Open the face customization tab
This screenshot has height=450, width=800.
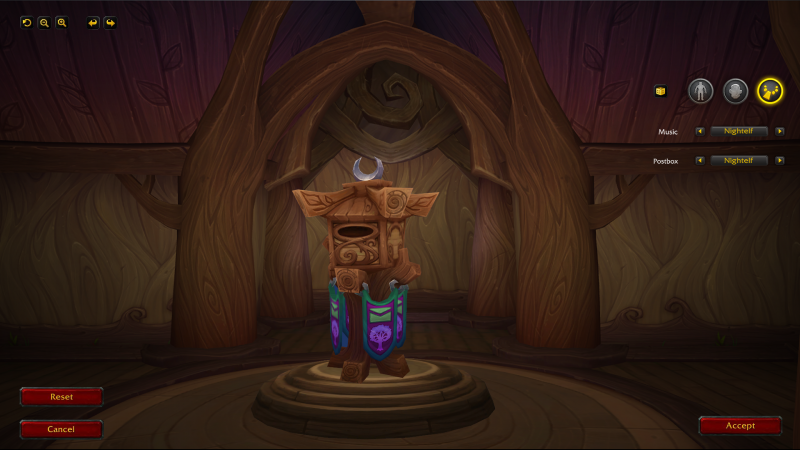735,91
